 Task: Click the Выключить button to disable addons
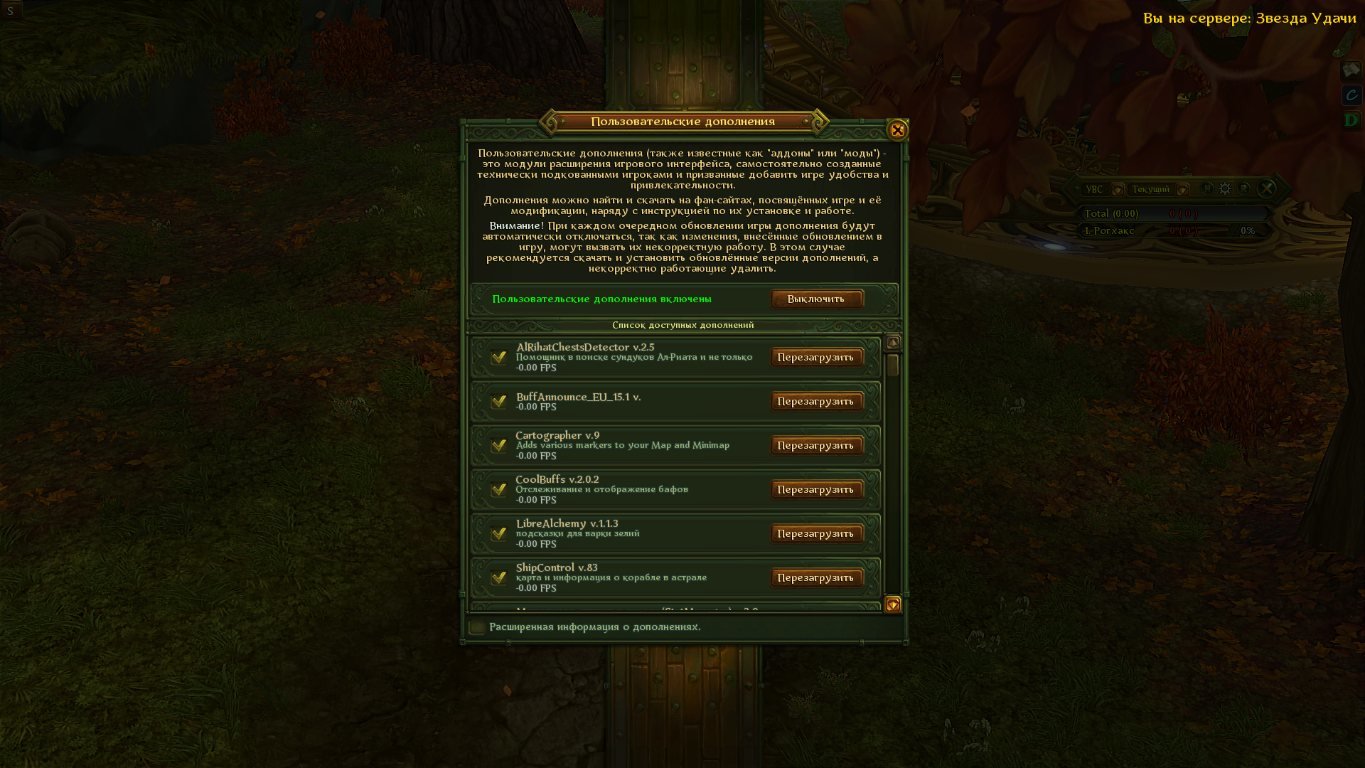816,299
